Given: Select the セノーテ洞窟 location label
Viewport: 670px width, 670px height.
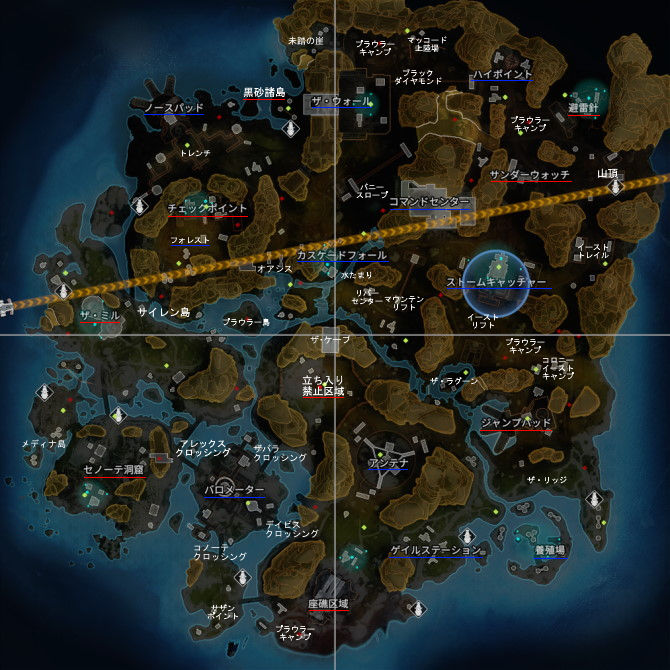Looking at the screenshot, I should (x=114, y=468).
